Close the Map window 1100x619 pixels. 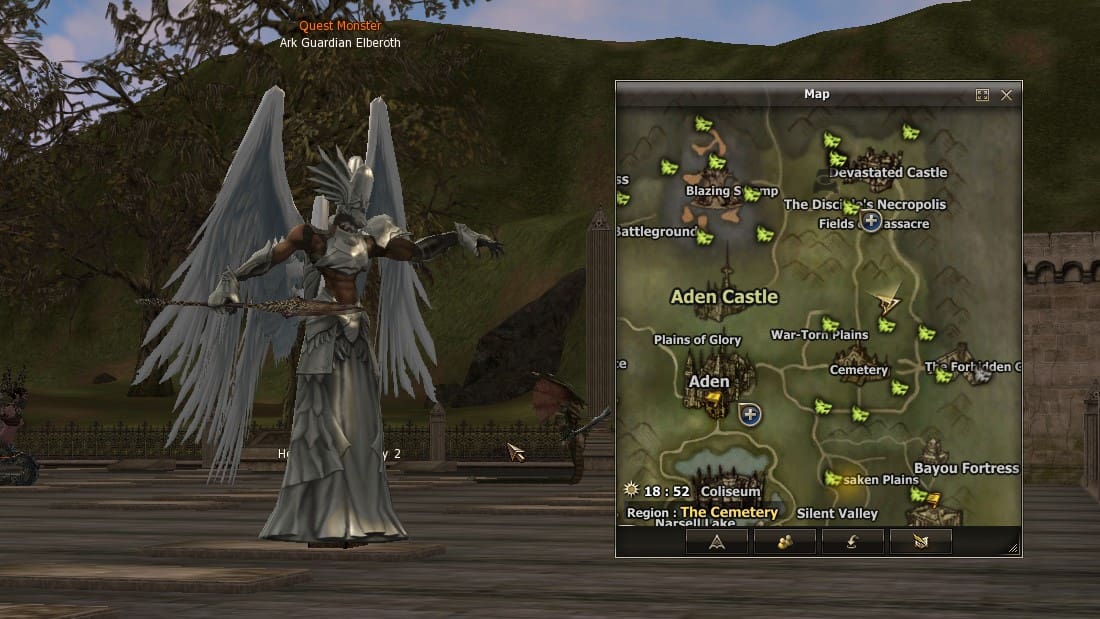click(1006, 95)
